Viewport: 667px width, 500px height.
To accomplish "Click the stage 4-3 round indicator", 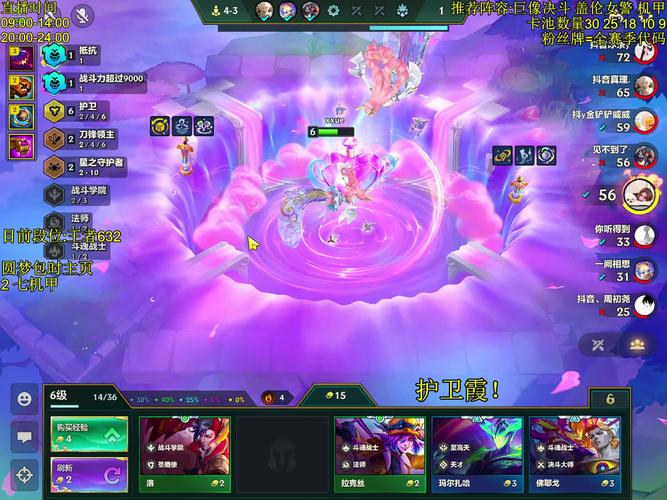I will 230,11.
